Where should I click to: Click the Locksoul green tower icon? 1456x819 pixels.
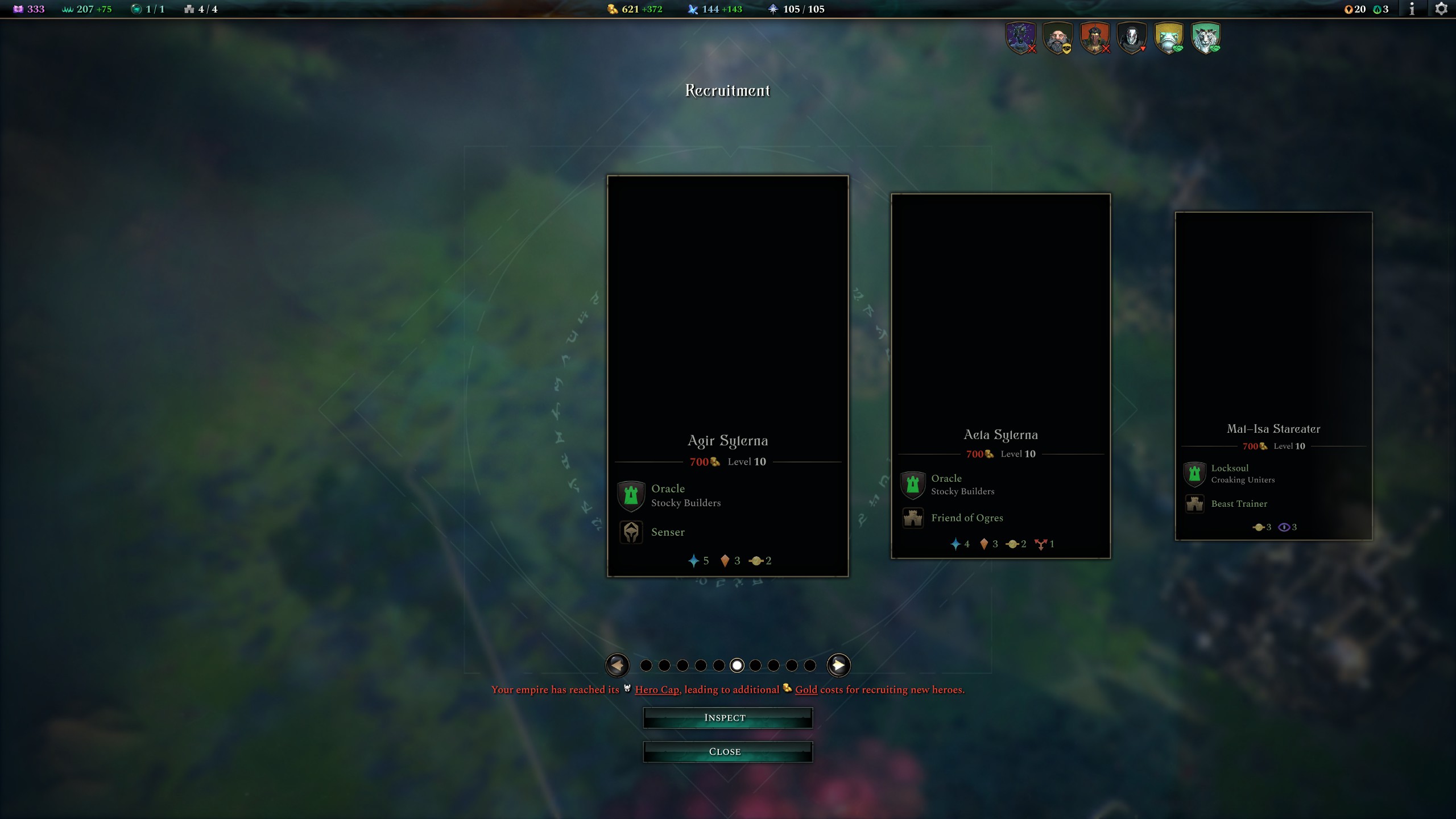click(x=1194, y=474)
